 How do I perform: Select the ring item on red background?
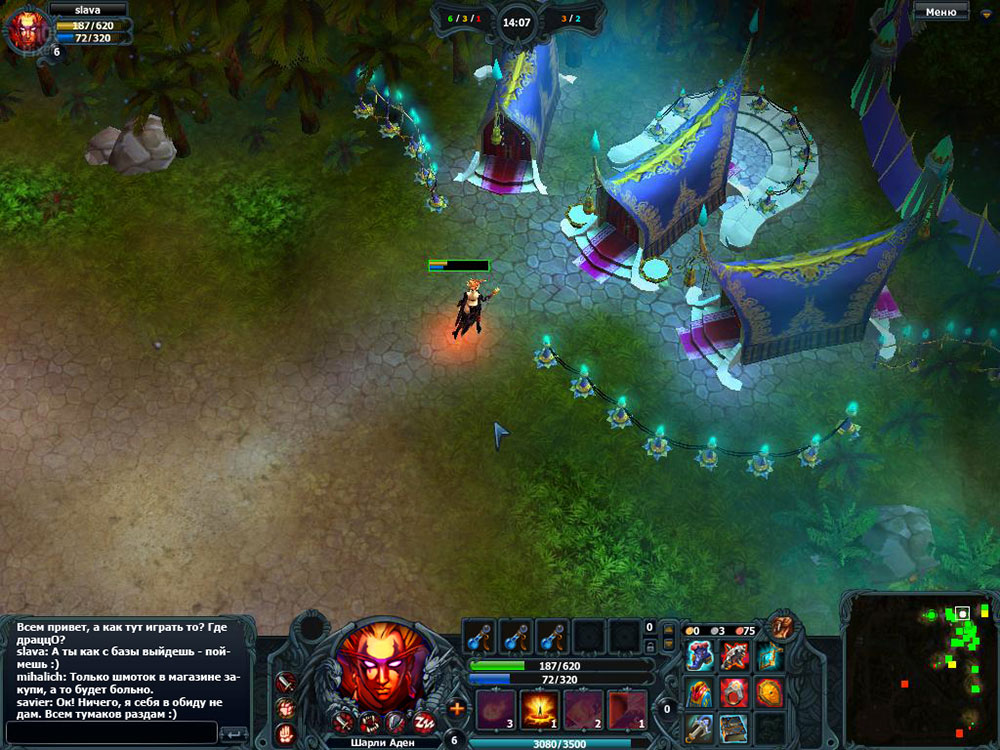coord(734,691)
